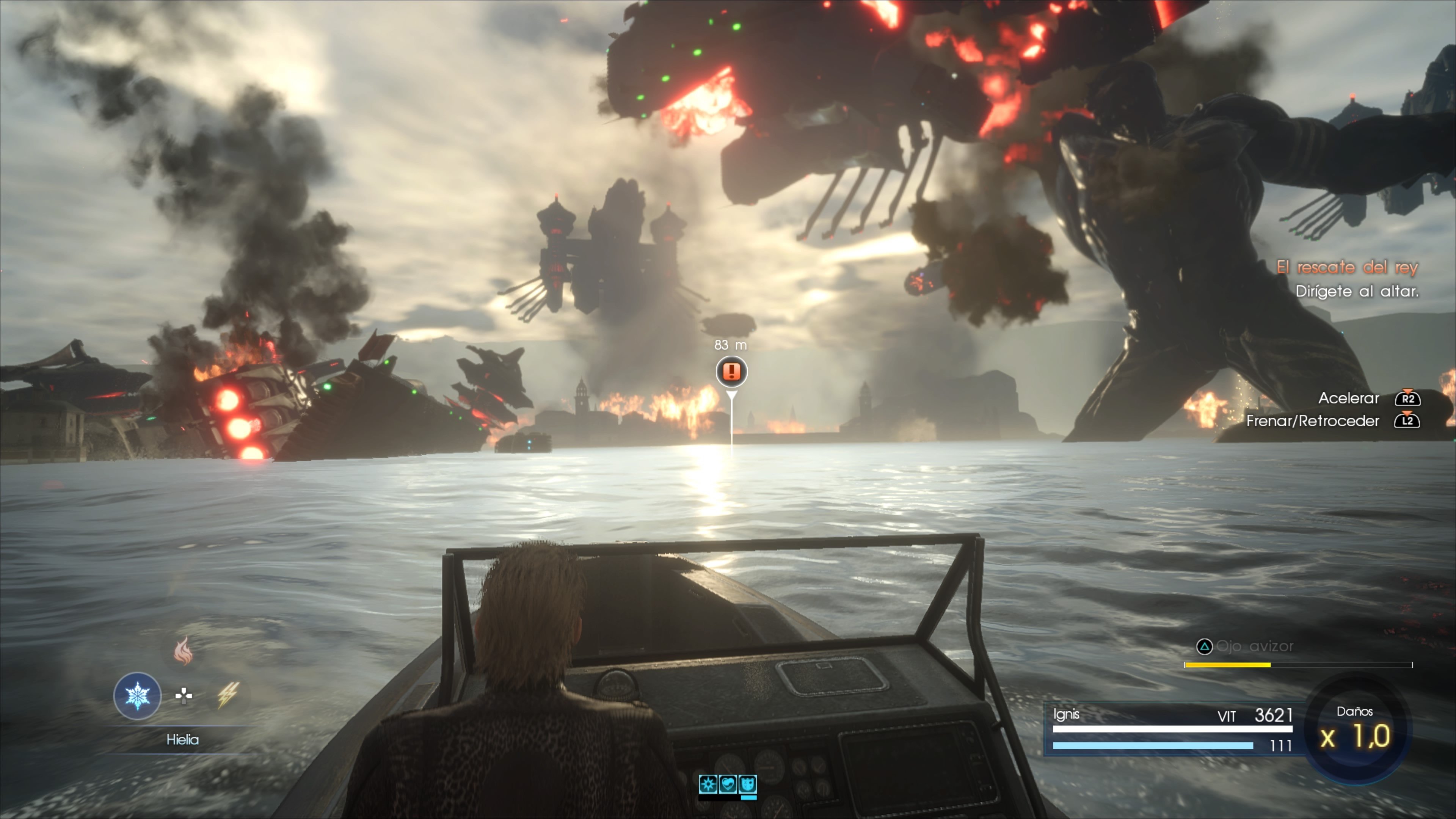
Task: Click the snowflake status buff icon
Action: pos(708,784)
